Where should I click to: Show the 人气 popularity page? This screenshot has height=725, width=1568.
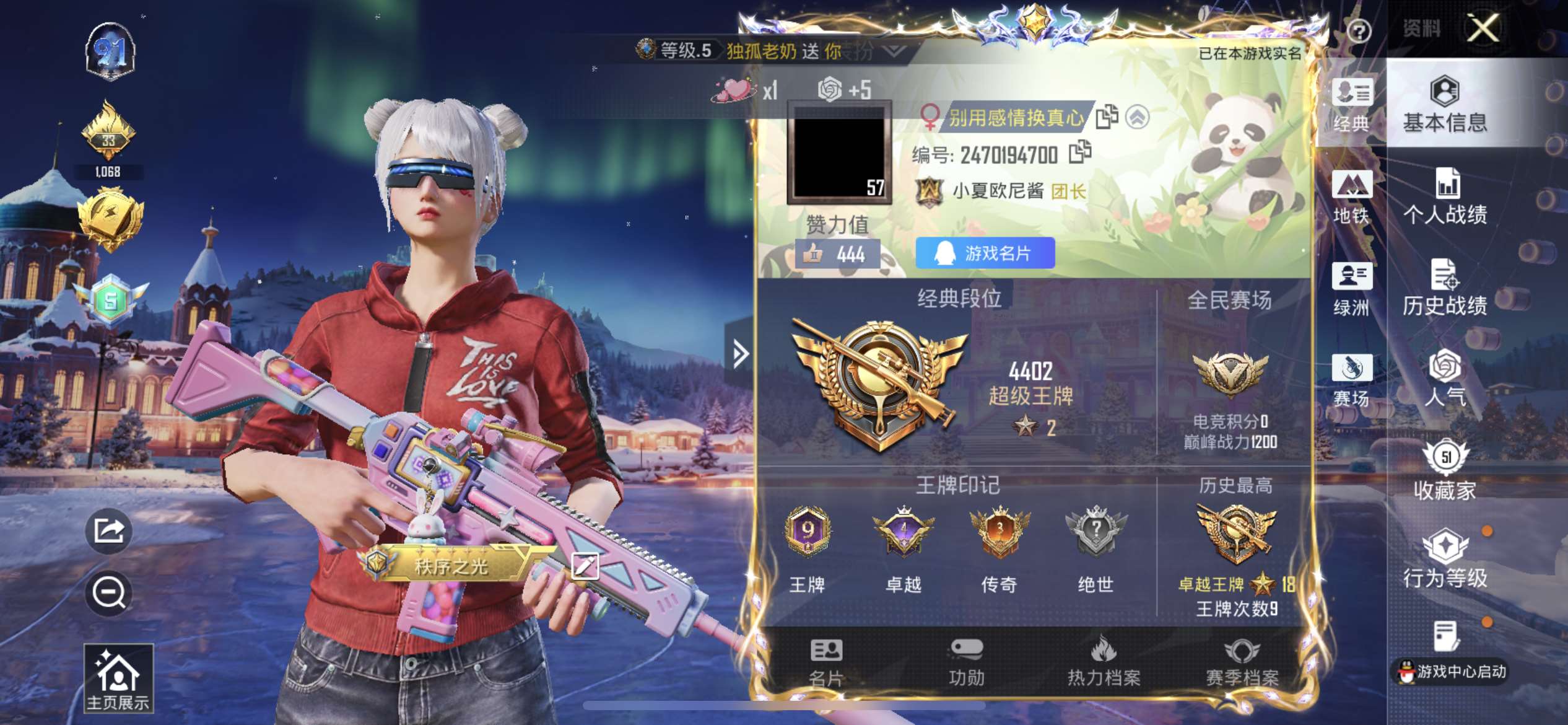pyautogui.click(x=1445, y=379)
